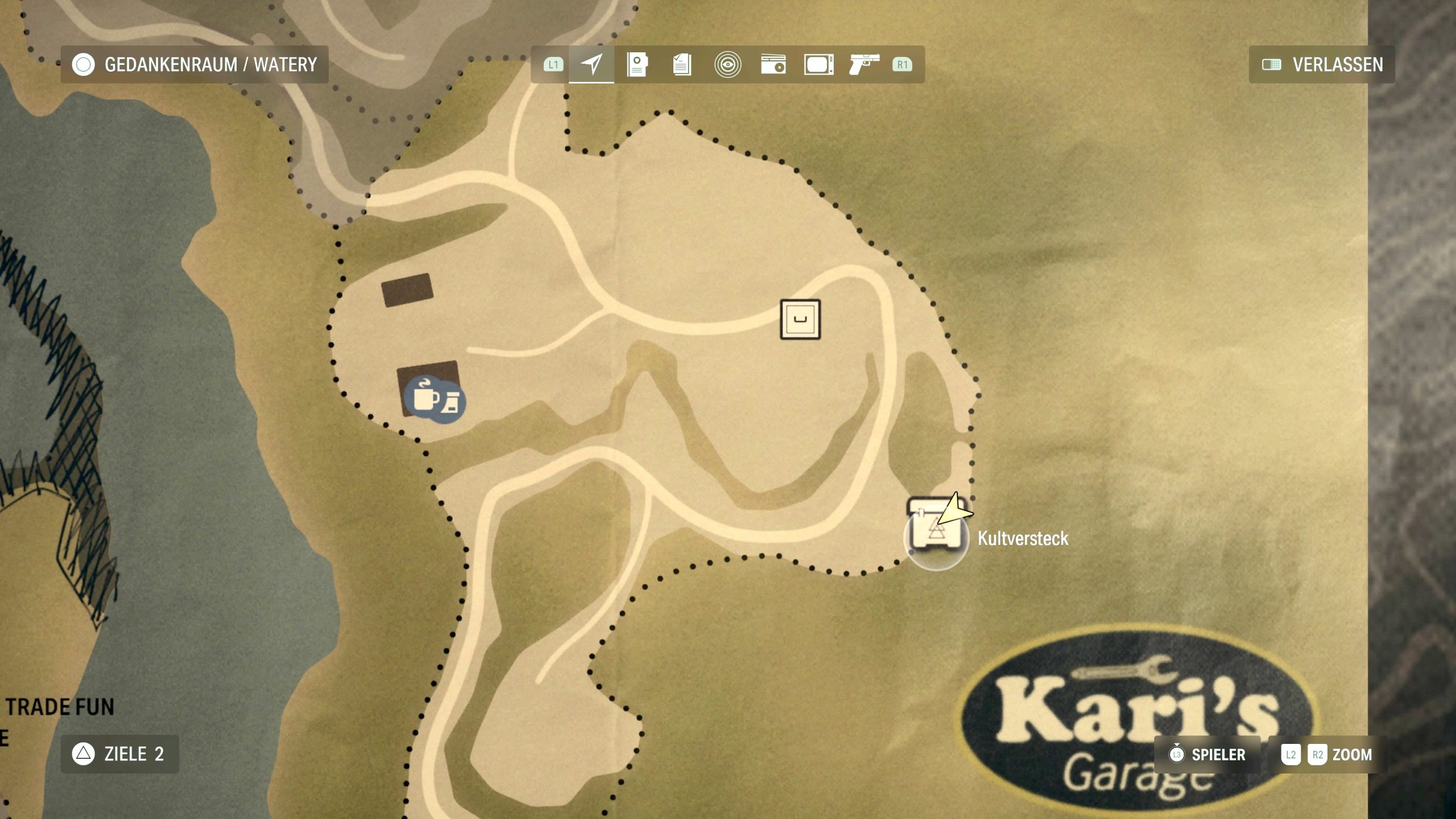Viewport: 1456px width, 819px height.
Task: Open the Gedankenraum / Watery button
Action: coord(194,65)
